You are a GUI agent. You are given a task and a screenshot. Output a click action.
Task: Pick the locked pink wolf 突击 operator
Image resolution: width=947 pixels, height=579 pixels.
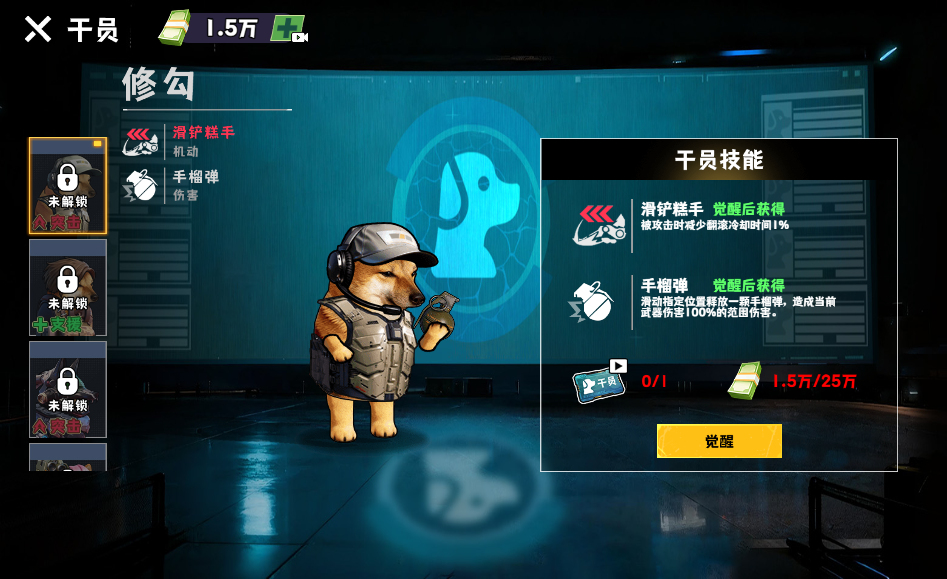(68, 390)
